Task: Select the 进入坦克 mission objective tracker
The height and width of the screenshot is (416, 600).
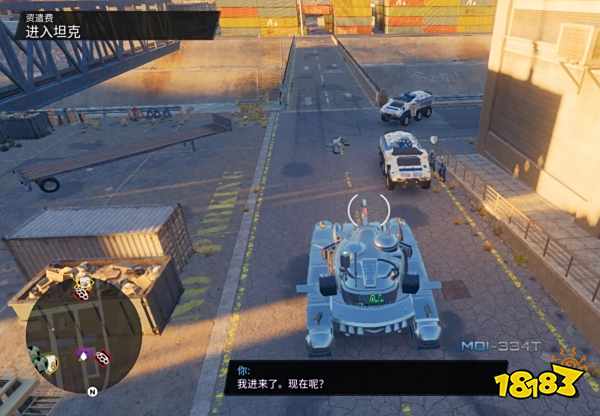Action: (x=58, y=30)
